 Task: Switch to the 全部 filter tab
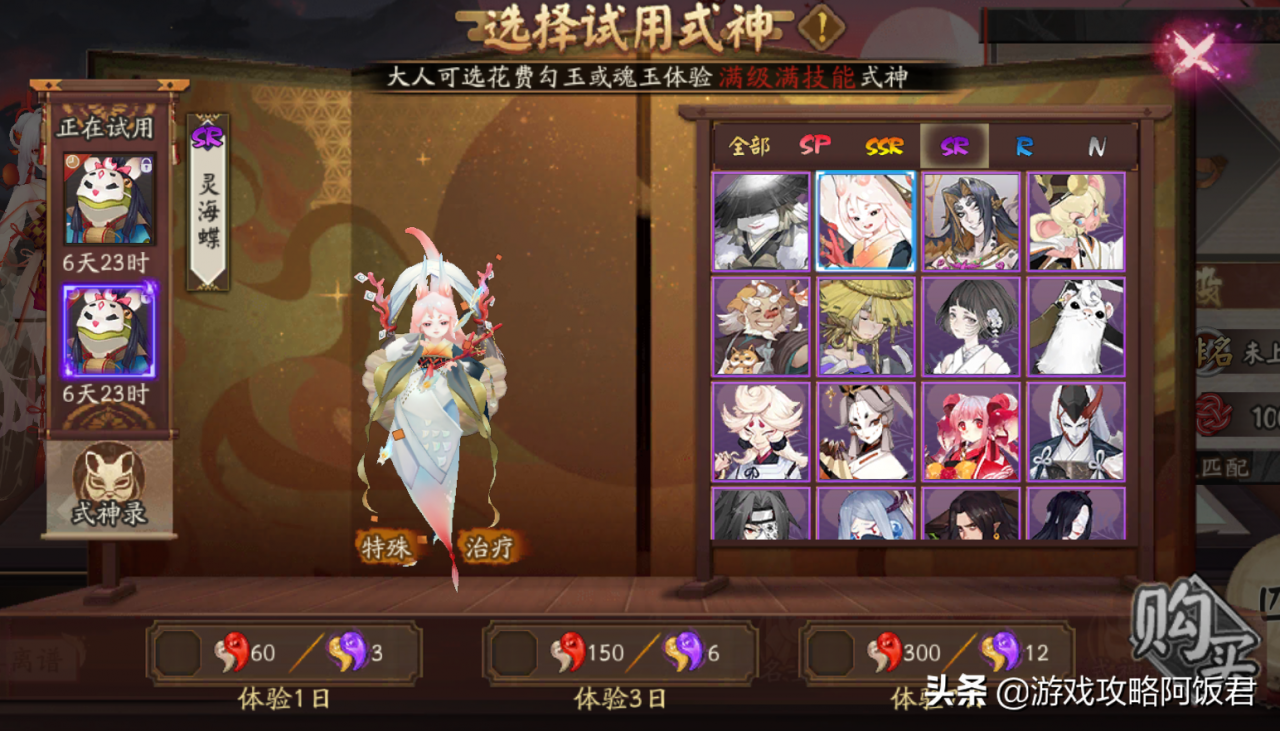(x=749, y=145)
